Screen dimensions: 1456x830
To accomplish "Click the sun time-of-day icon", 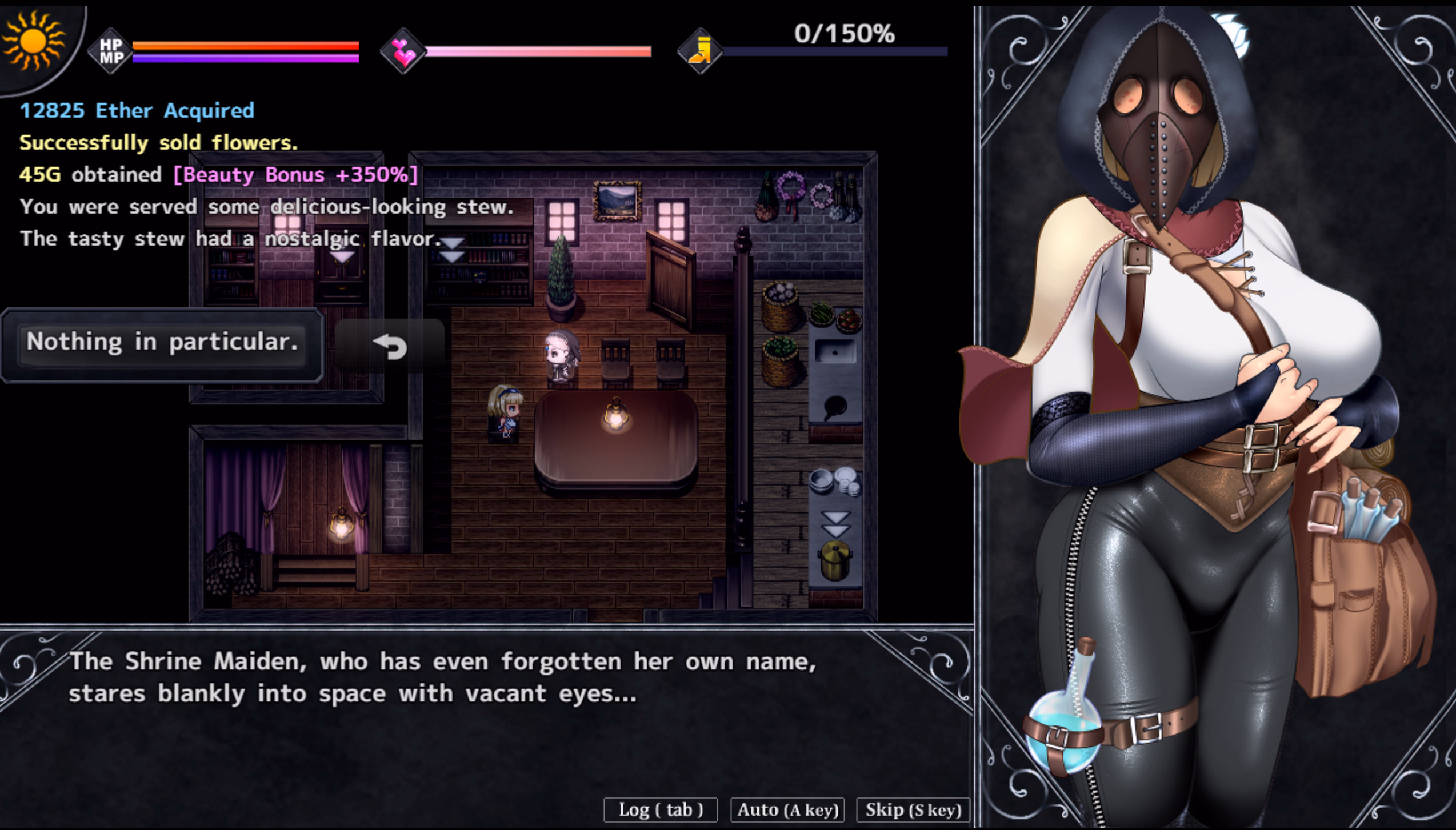I will pos(33,41).
